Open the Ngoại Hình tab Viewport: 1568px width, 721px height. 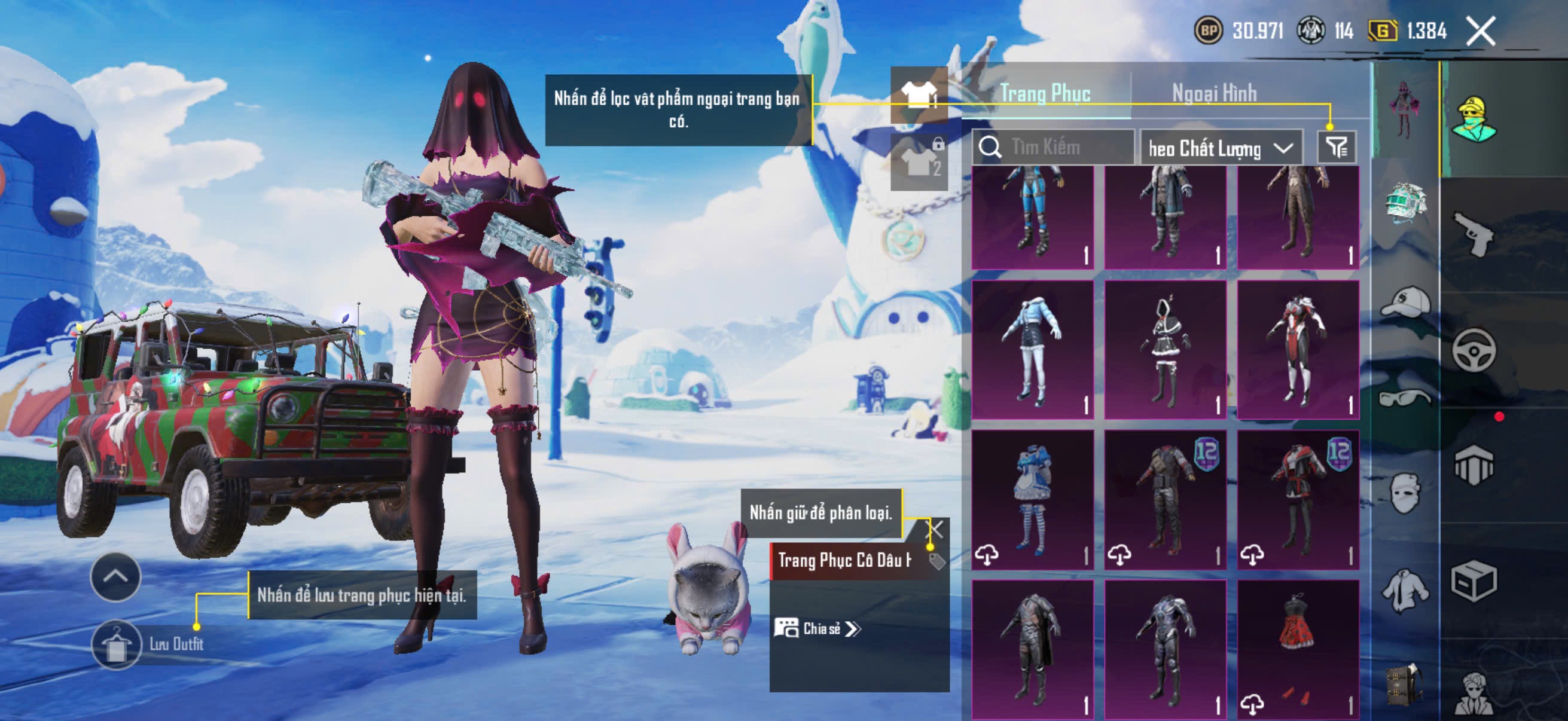click(x=1214, y=94)
